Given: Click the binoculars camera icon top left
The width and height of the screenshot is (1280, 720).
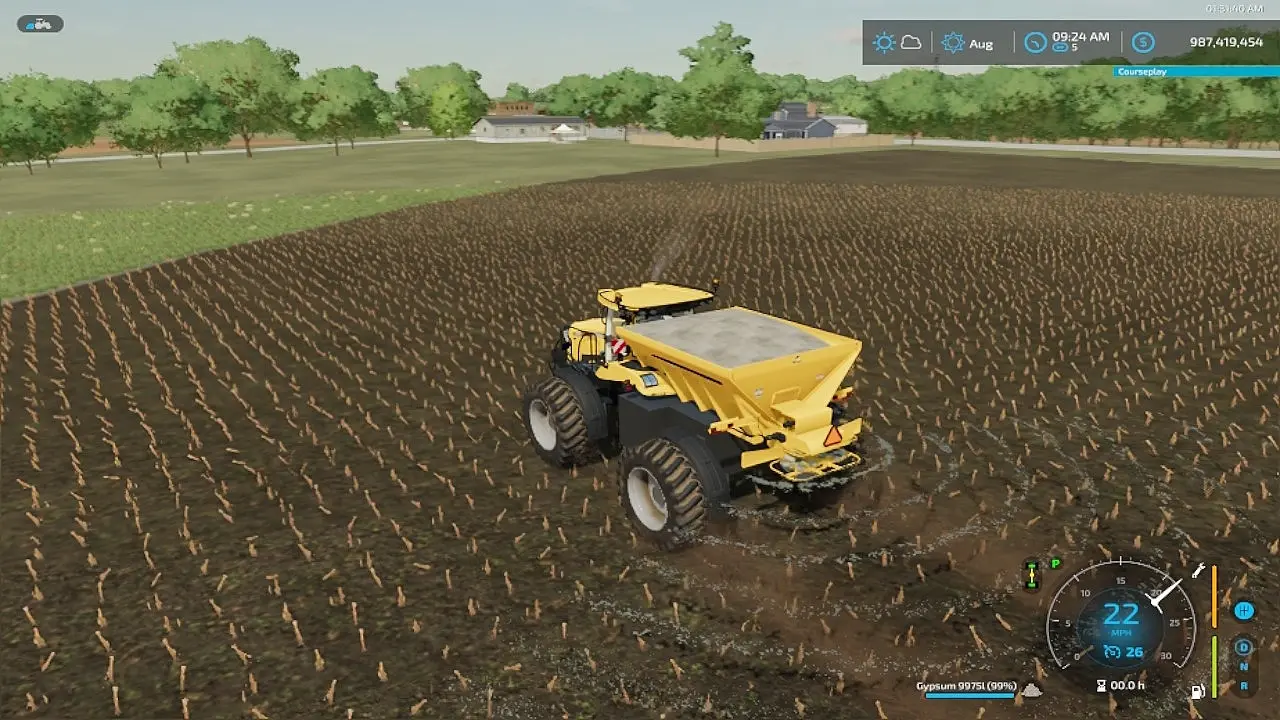Looking at the screenshot, I should pos(39,23).
